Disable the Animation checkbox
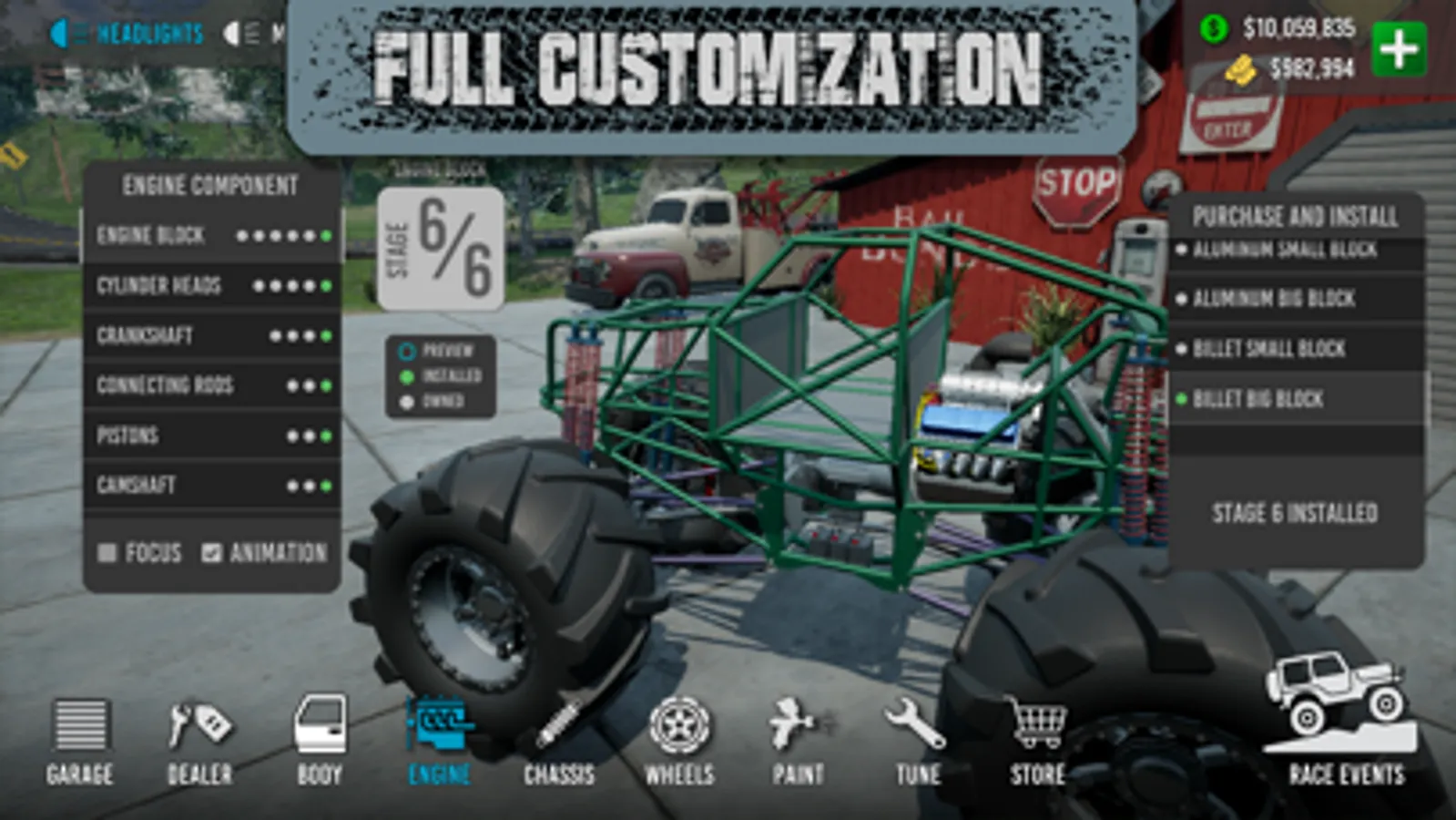Image resolution: width=1456 pixels, height=820 pixels. pos(213,550)
